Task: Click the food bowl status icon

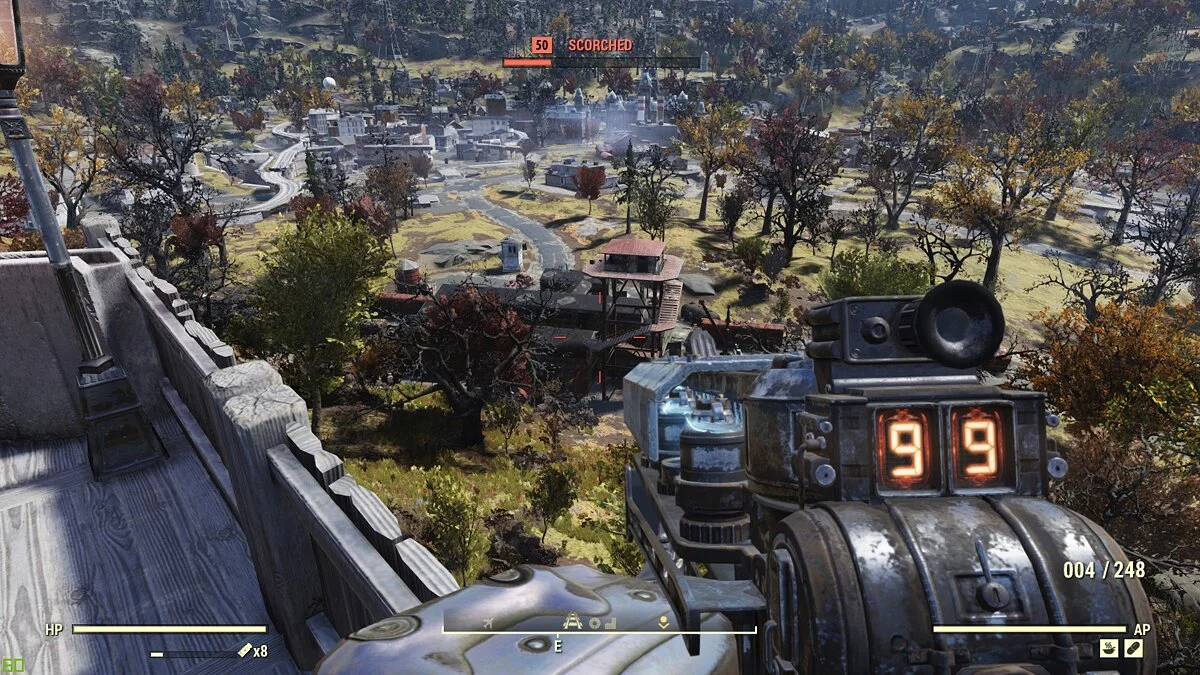Action: pyautogui.click(x=1109, y=650)
